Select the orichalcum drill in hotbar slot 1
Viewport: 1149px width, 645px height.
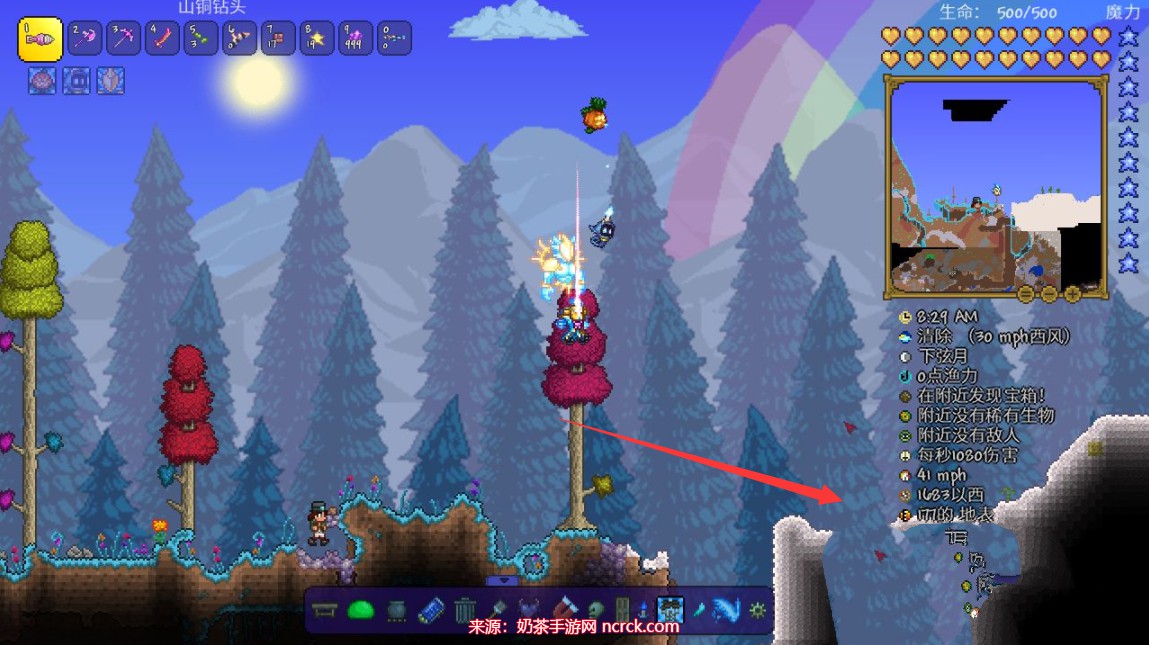click(40, 39)
